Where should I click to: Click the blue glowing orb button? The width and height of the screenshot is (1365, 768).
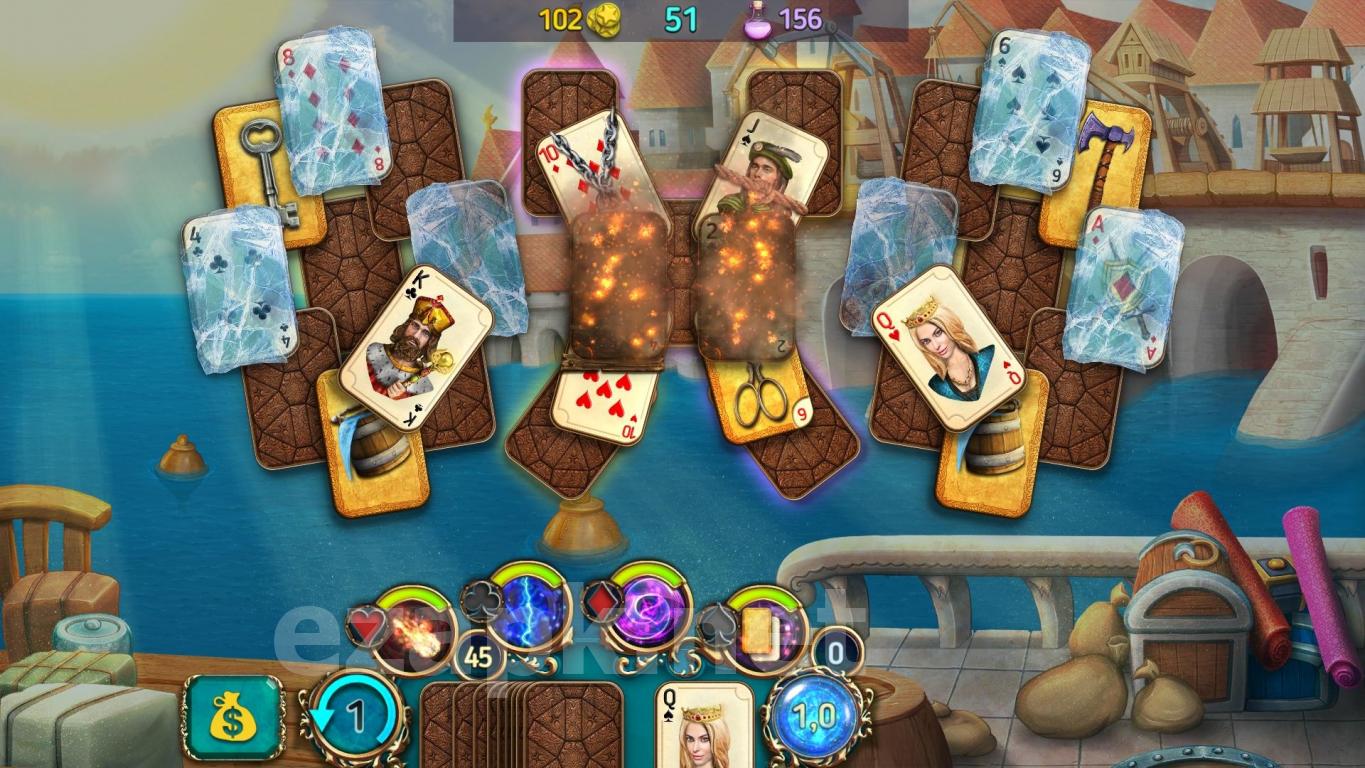pos(813,716)
